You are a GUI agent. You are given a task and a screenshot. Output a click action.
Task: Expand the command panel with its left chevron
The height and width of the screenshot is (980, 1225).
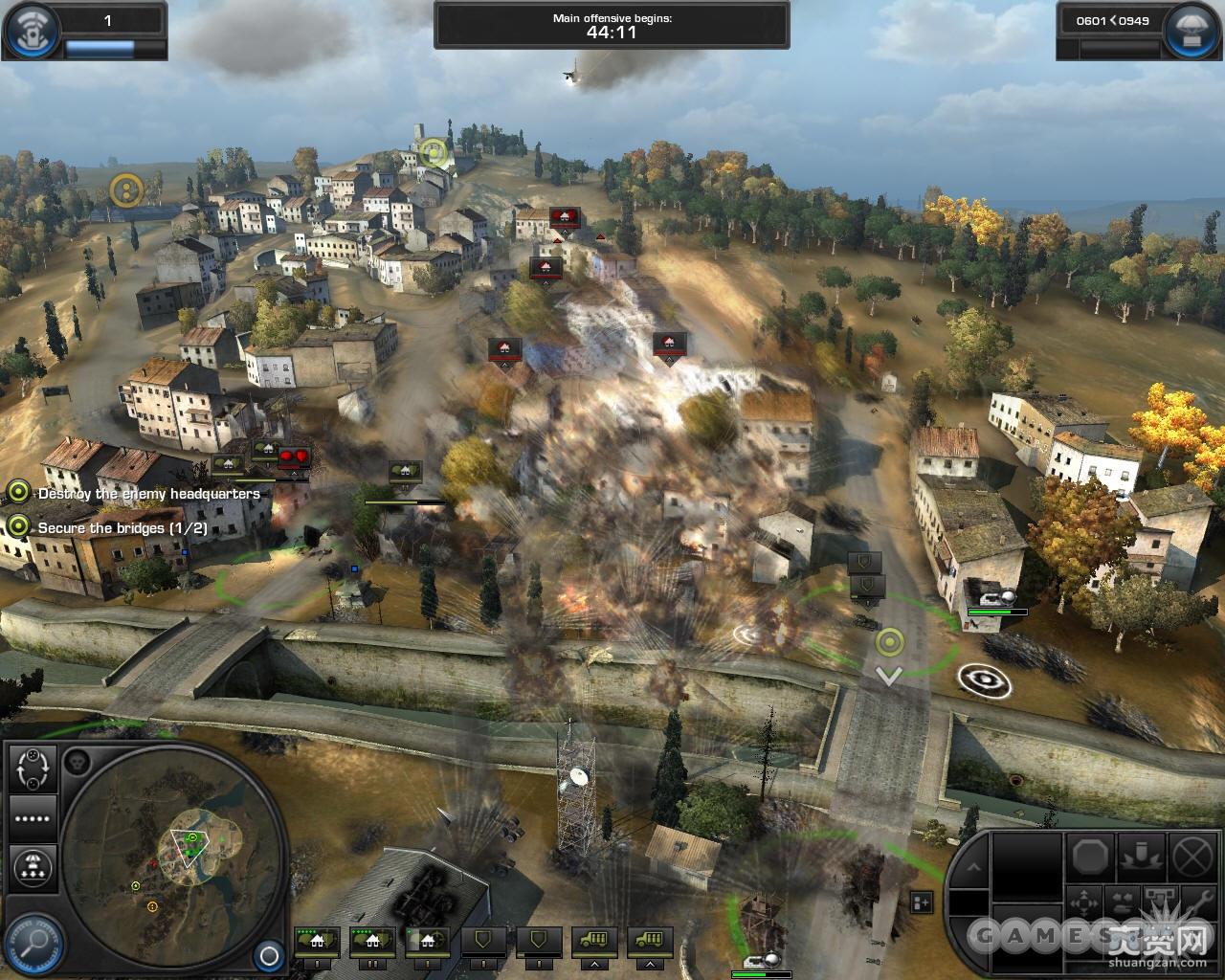(x=975, y=867)
